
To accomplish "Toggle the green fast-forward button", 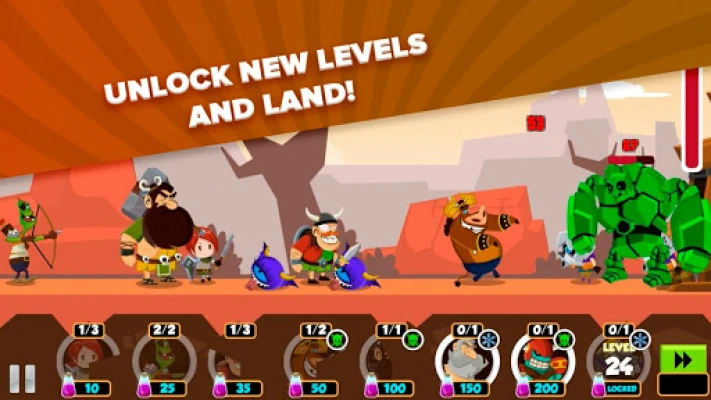I will click(x=683, y=360).
